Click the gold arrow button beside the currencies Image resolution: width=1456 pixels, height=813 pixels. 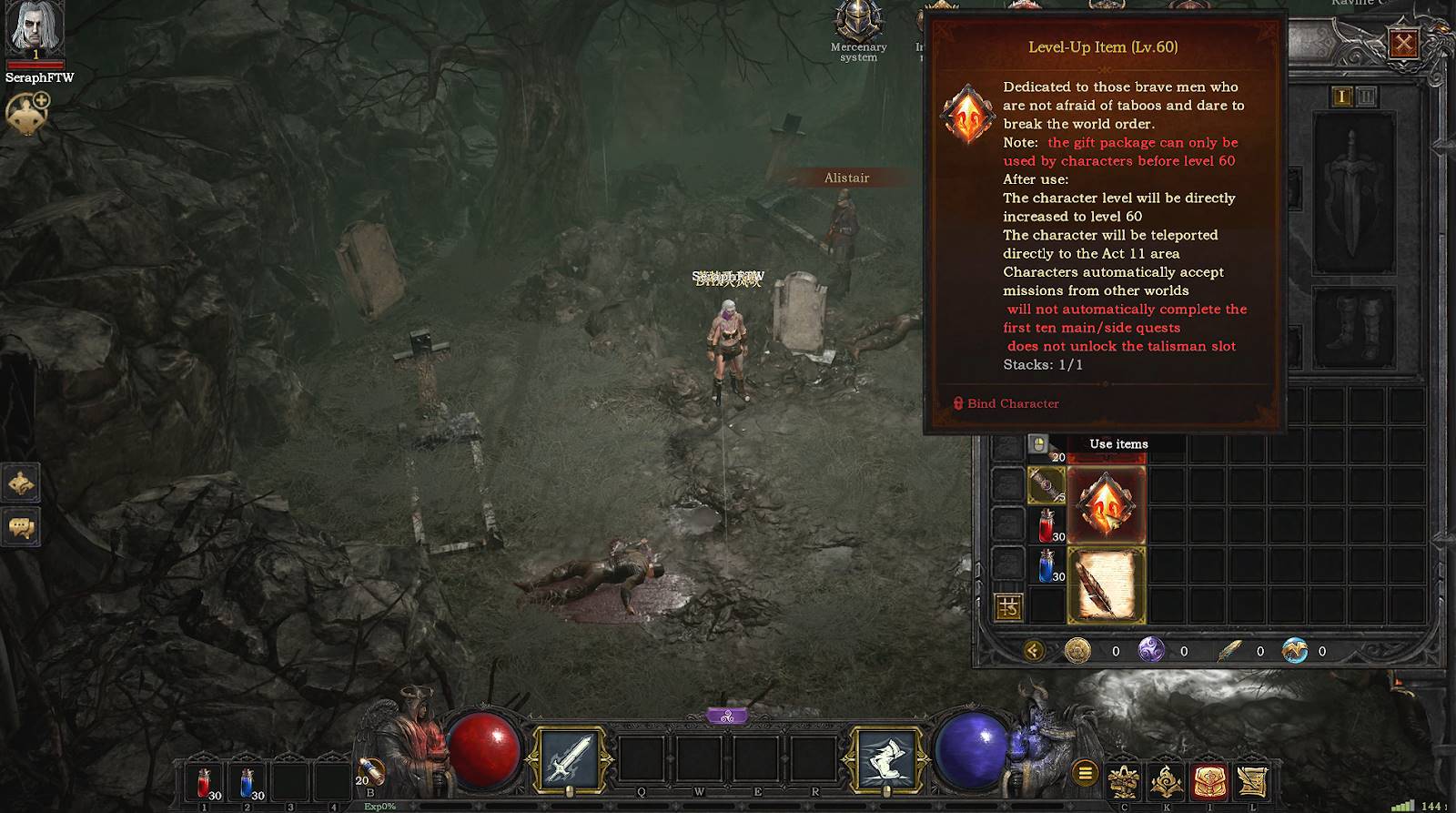[x=1034, y=650]
